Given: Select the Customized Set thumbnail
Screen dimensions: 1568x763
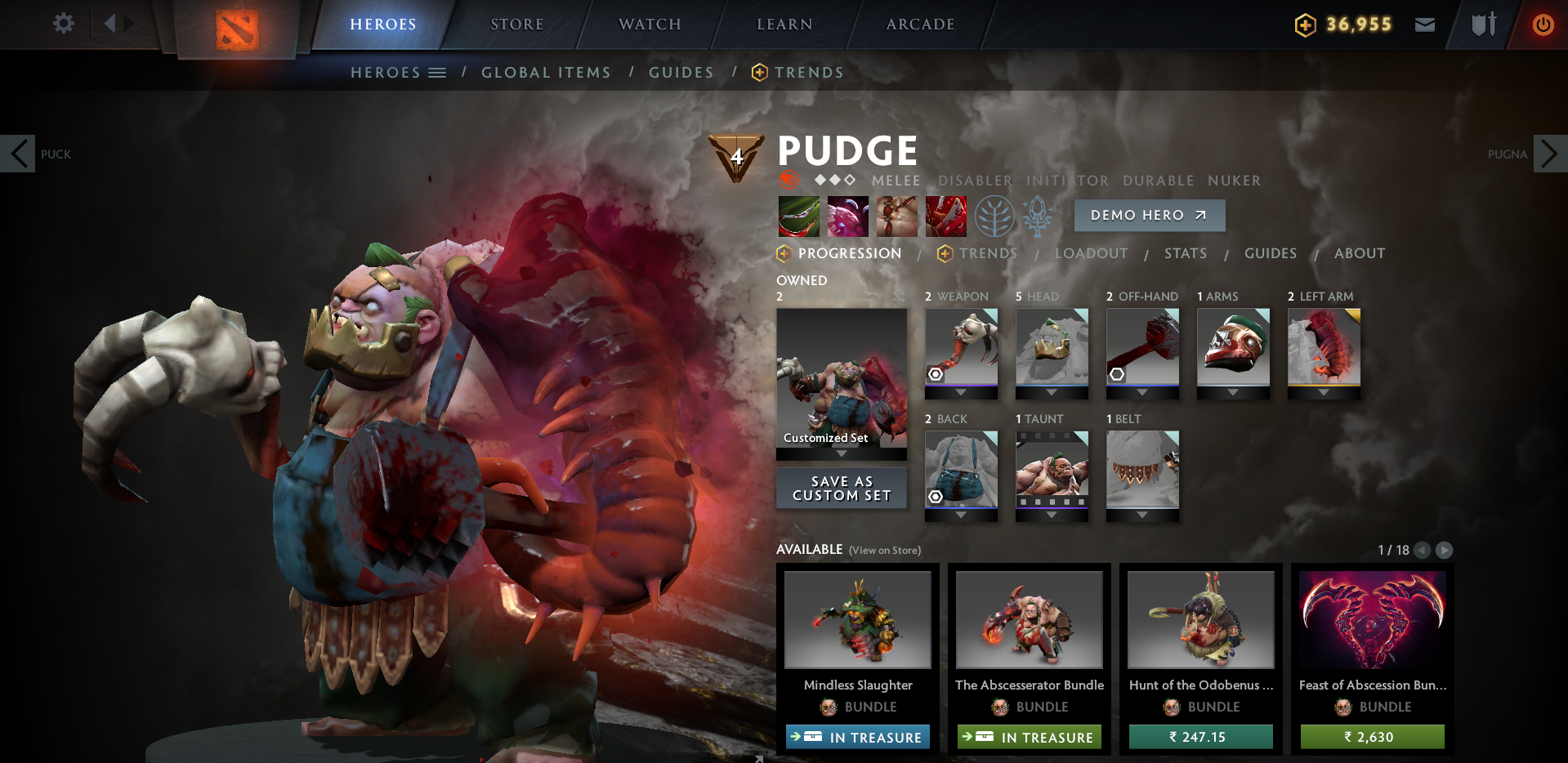Looking at the screenshot, I should [842, 384].
